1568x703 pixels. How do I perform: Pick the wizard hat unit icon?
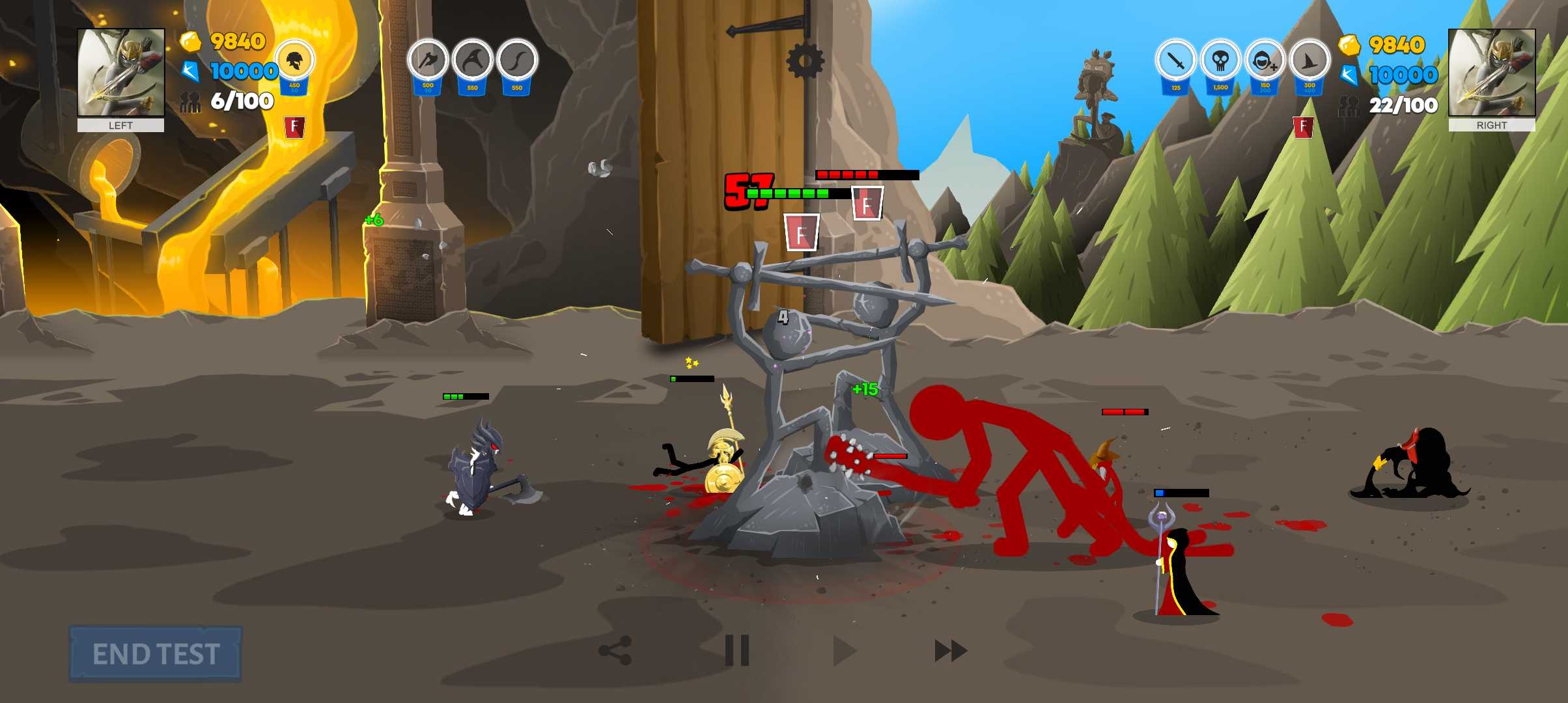tap(1309, 61)
